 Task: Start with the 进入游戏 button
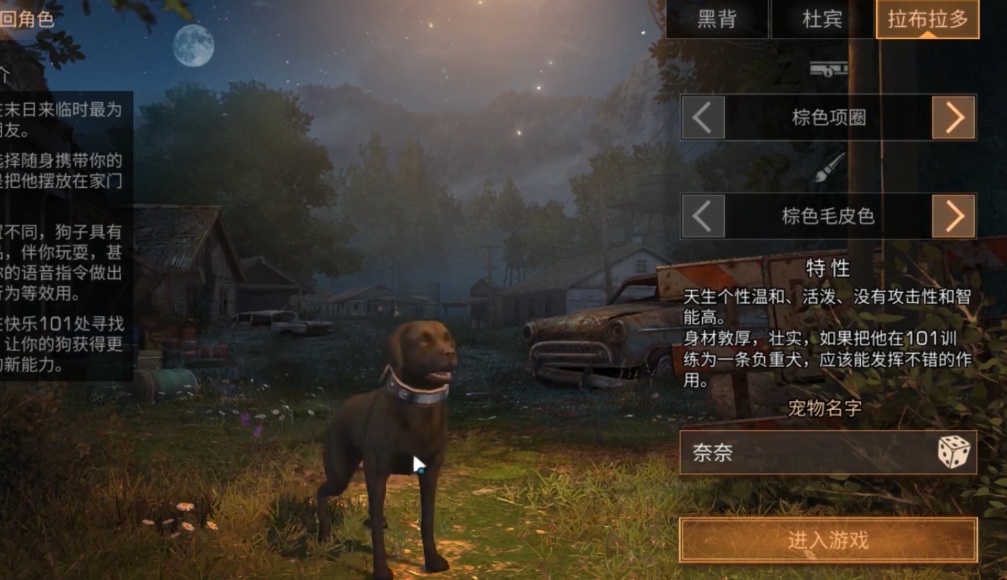(x=827, y=541)
